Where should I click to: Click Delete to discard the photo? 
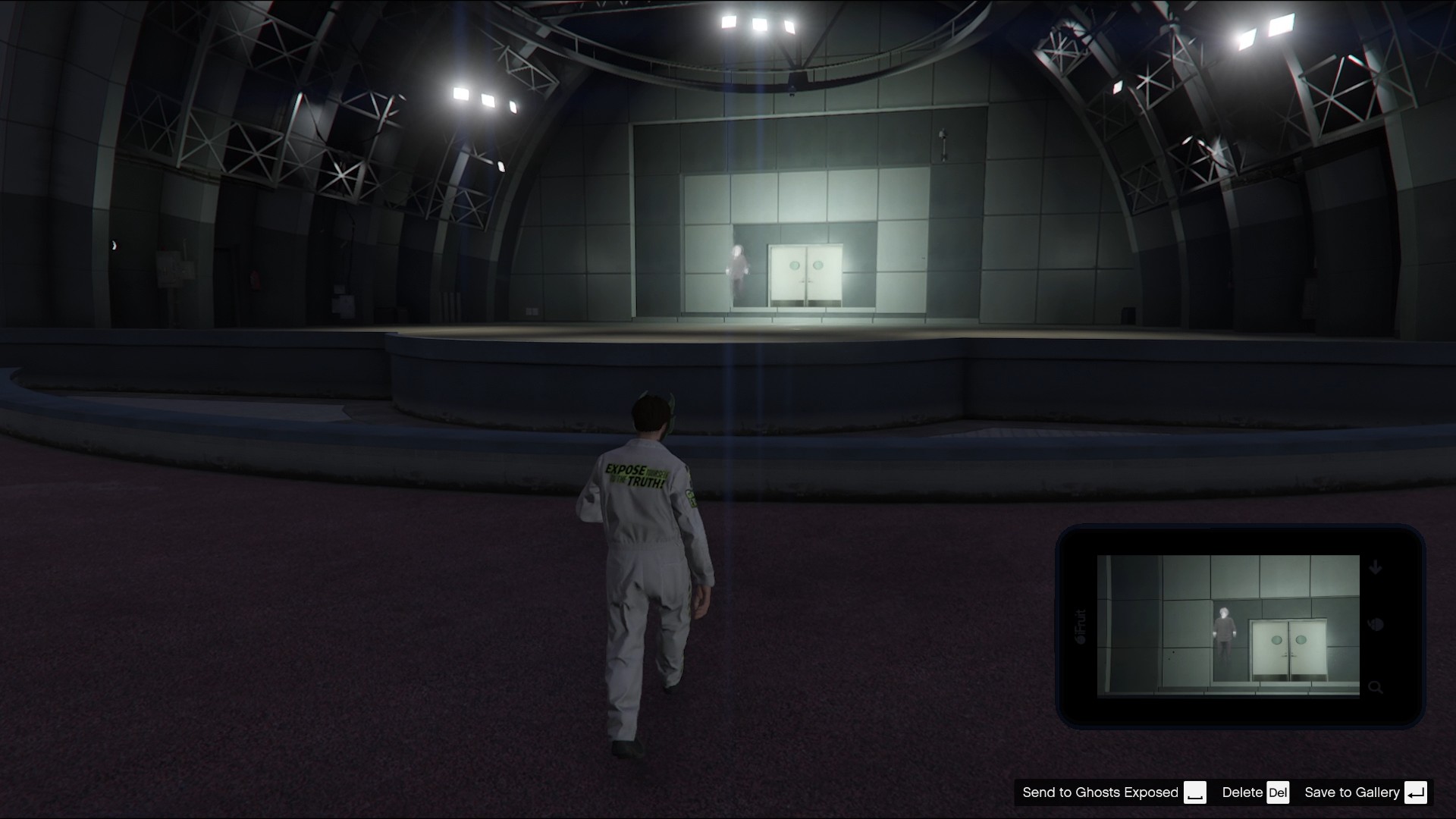coord(1240,792)
